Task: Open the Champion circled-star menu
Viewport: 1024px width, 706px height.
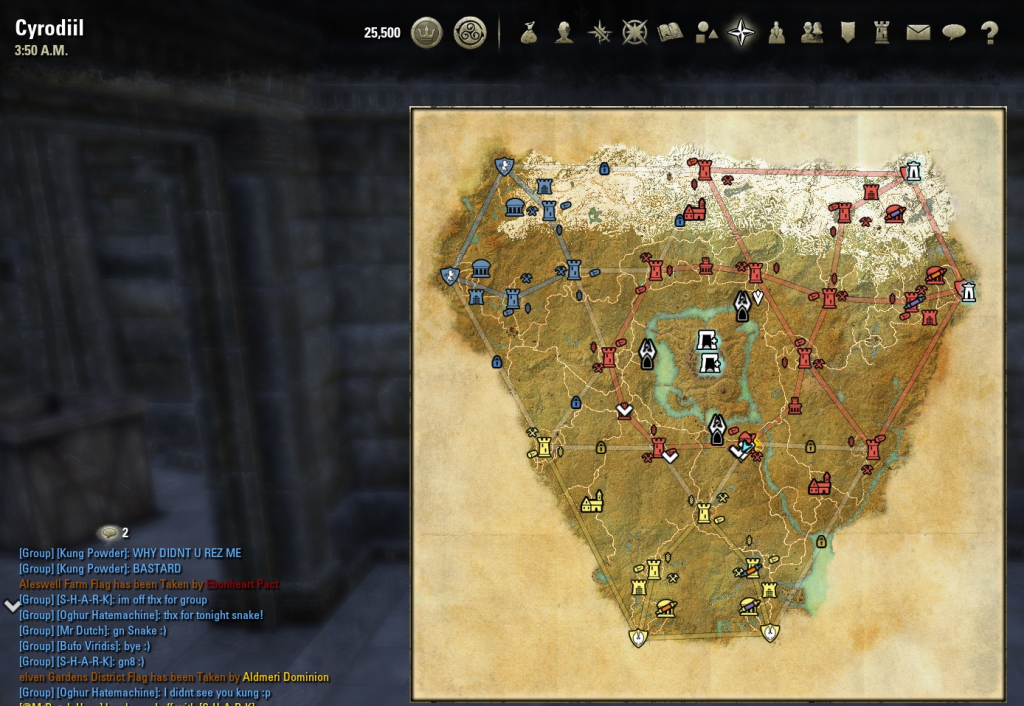Action: tap(635, 33)
